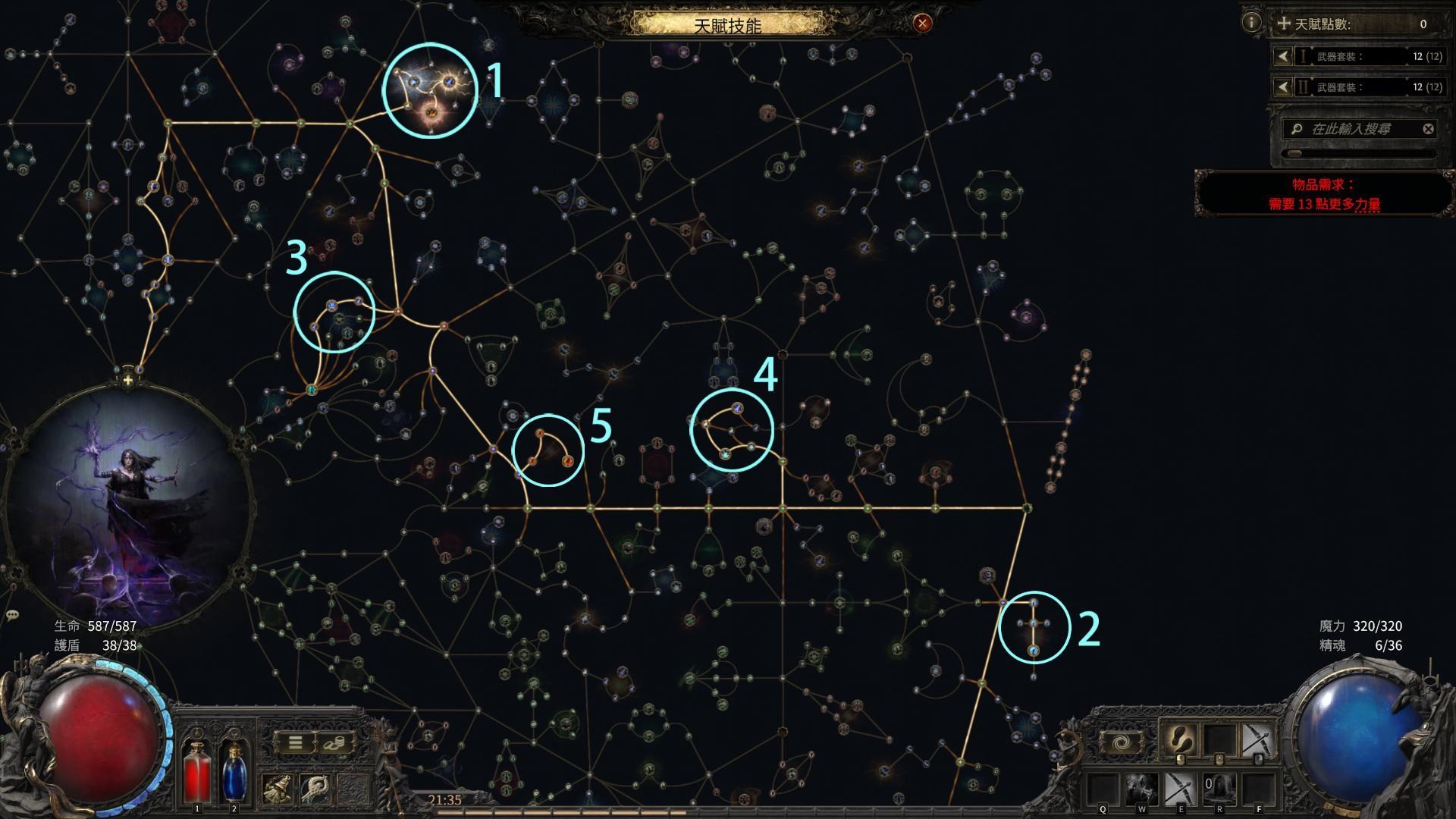The width and height of the screenshot is (1456, 819).
Task: Open the hamburger menu icon beside the flasks
Action: [x=295, y=742]
